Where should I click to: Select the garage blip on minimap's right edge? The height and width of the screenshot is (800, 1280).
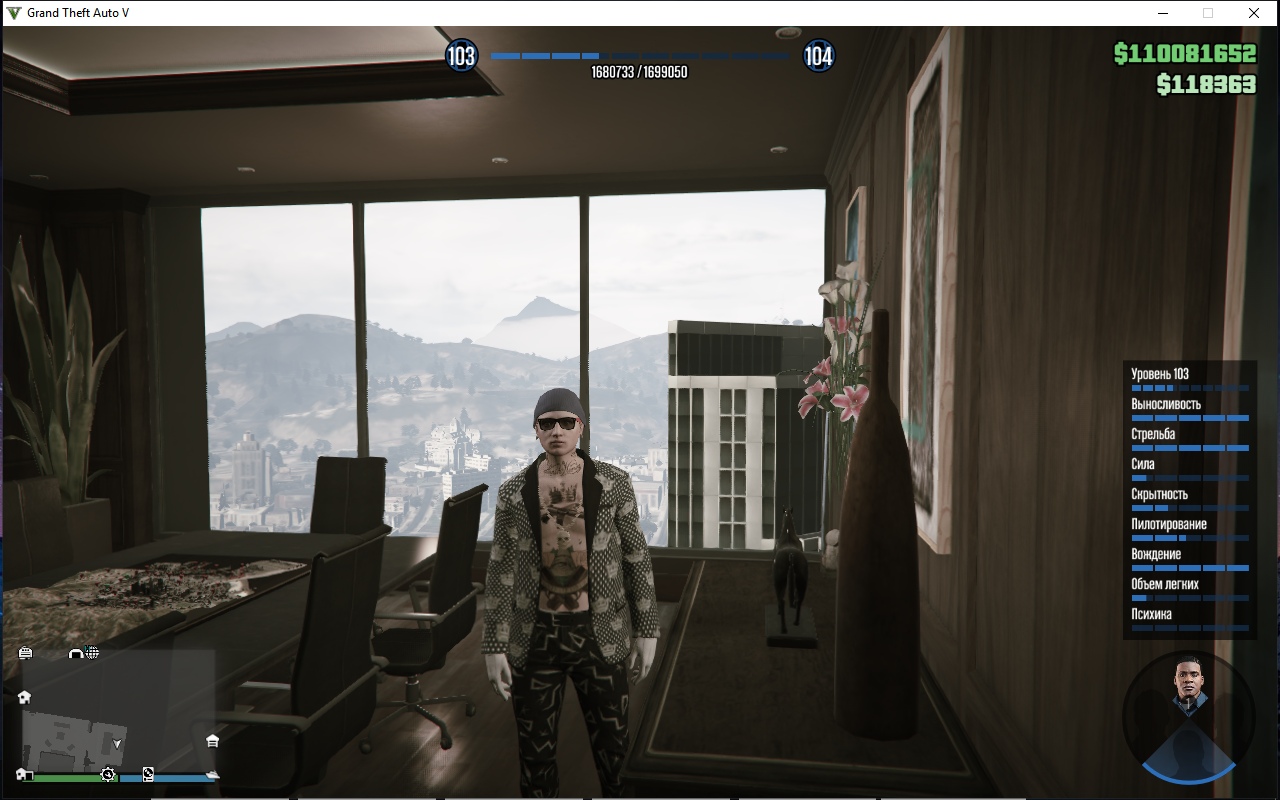click(x=212, y=741)
